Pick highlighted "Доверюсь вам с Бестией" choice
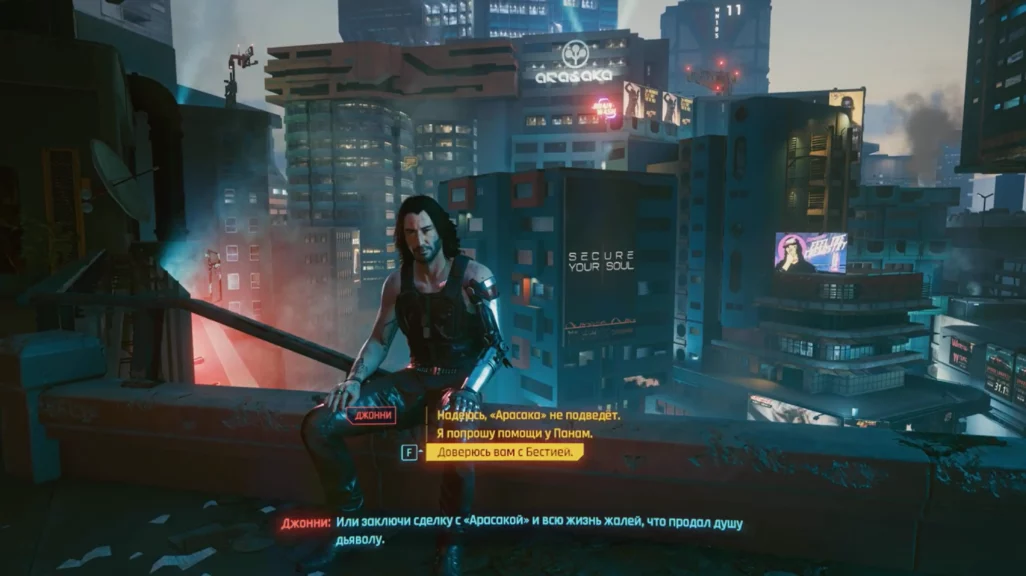1026x576 pixels. click(504, 452)
